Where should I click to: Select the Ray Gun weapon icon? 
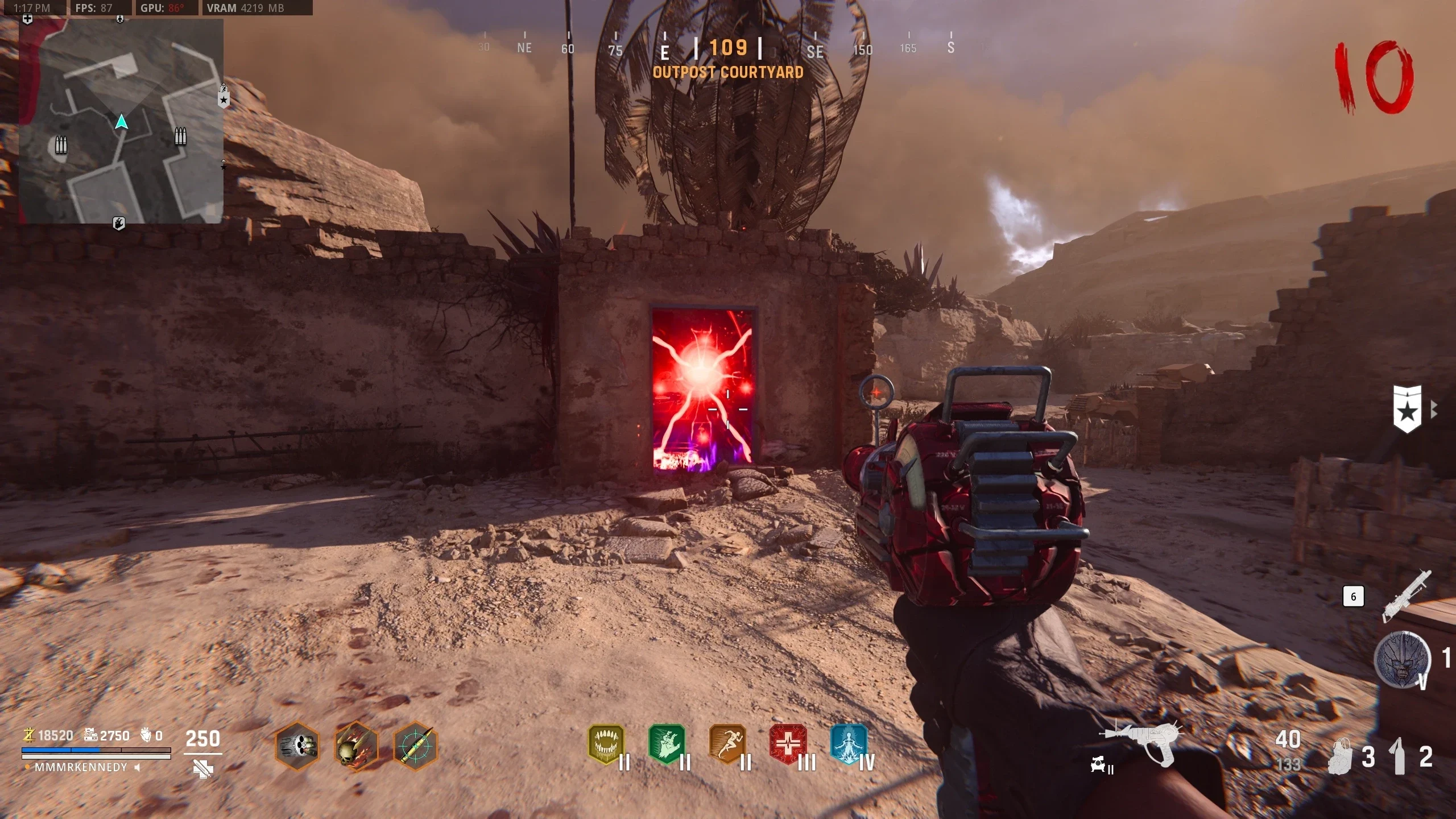(x=1140, y=742)
